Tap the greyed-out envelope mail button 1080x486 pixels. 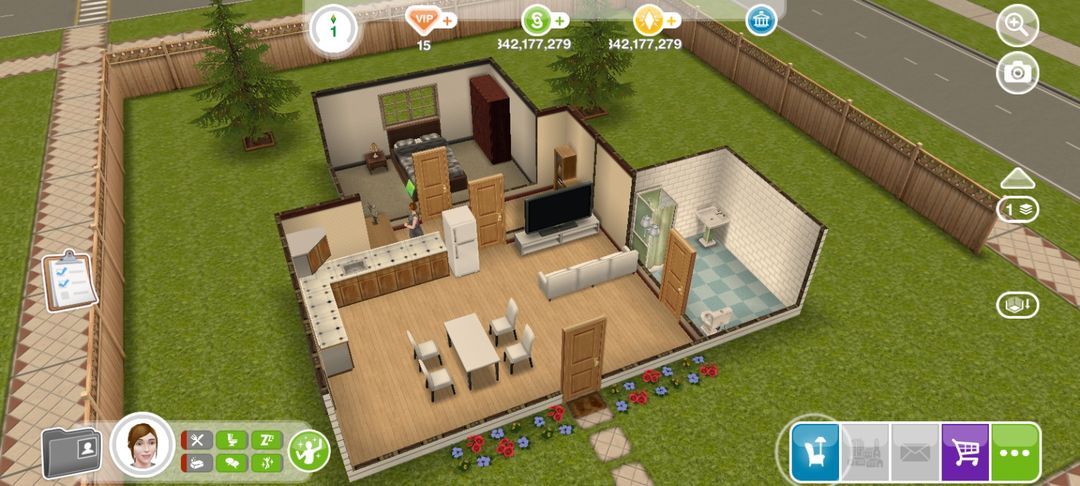pos(915,452)
